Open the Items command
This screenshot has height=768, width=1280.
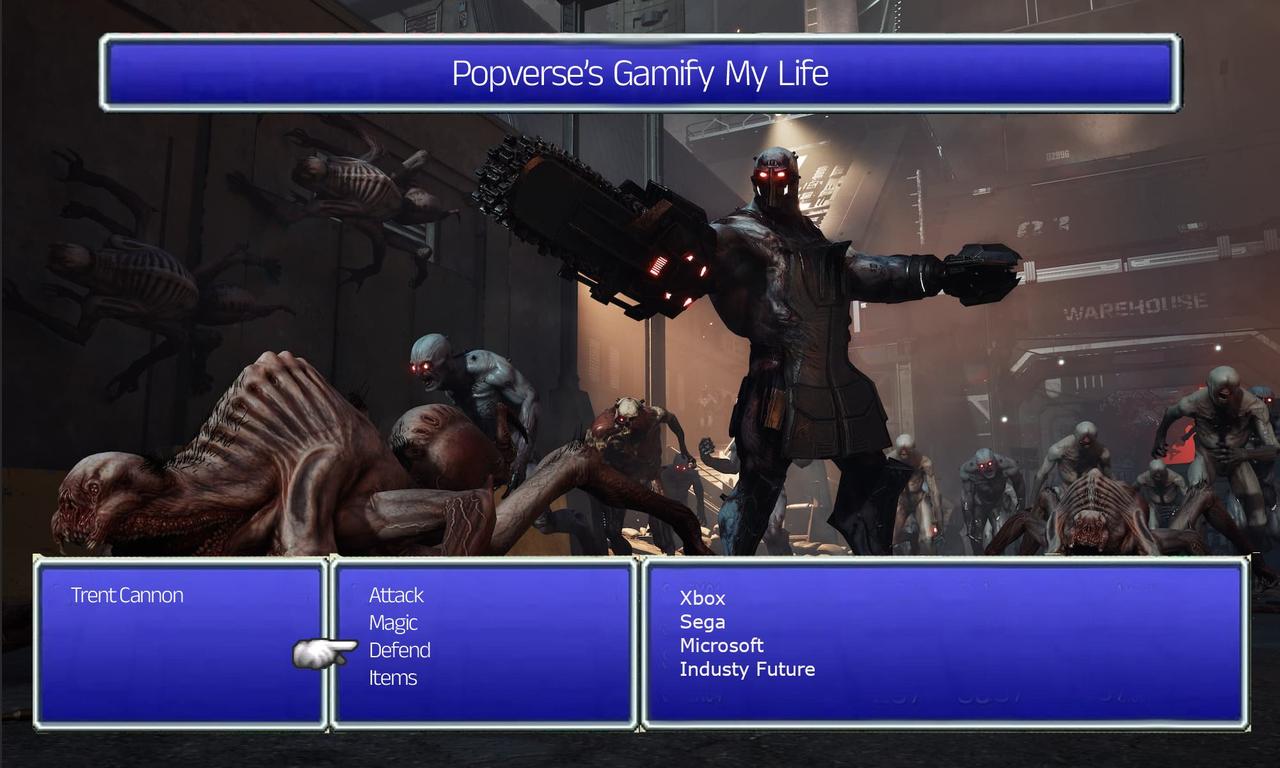click(393, 677)
